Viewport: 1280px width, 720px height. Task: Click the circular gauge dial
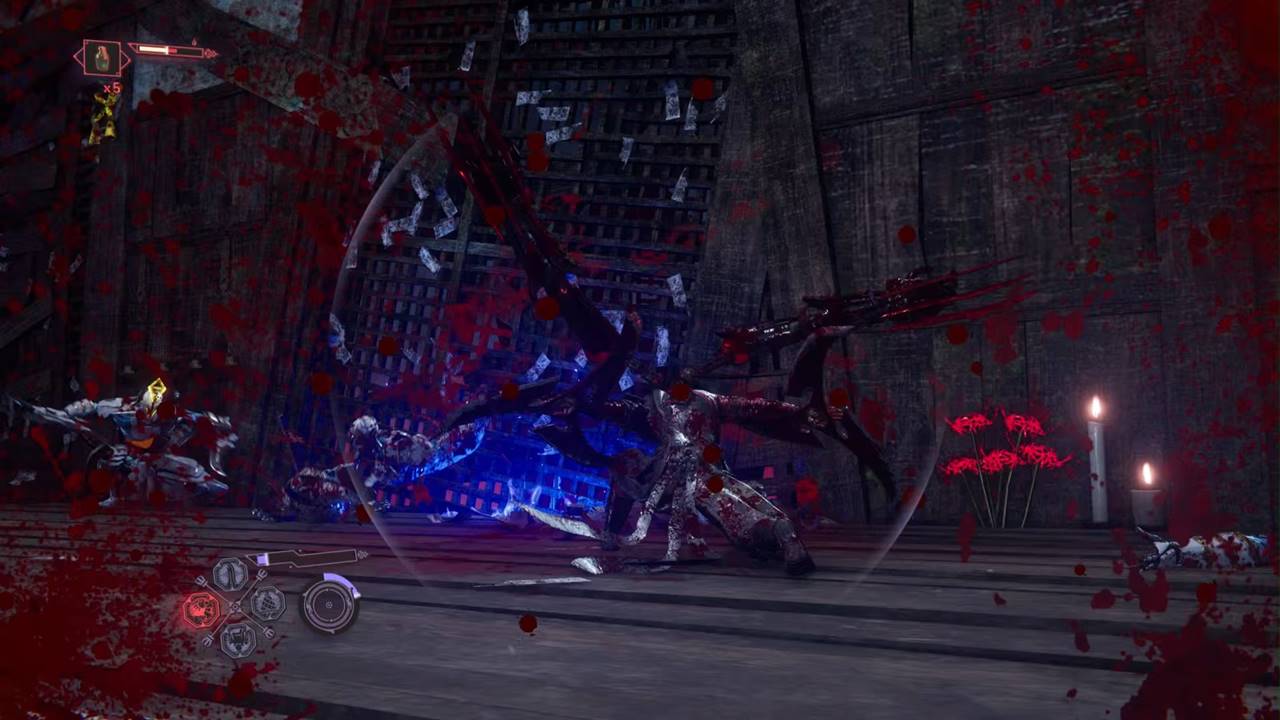click(329, 605)
